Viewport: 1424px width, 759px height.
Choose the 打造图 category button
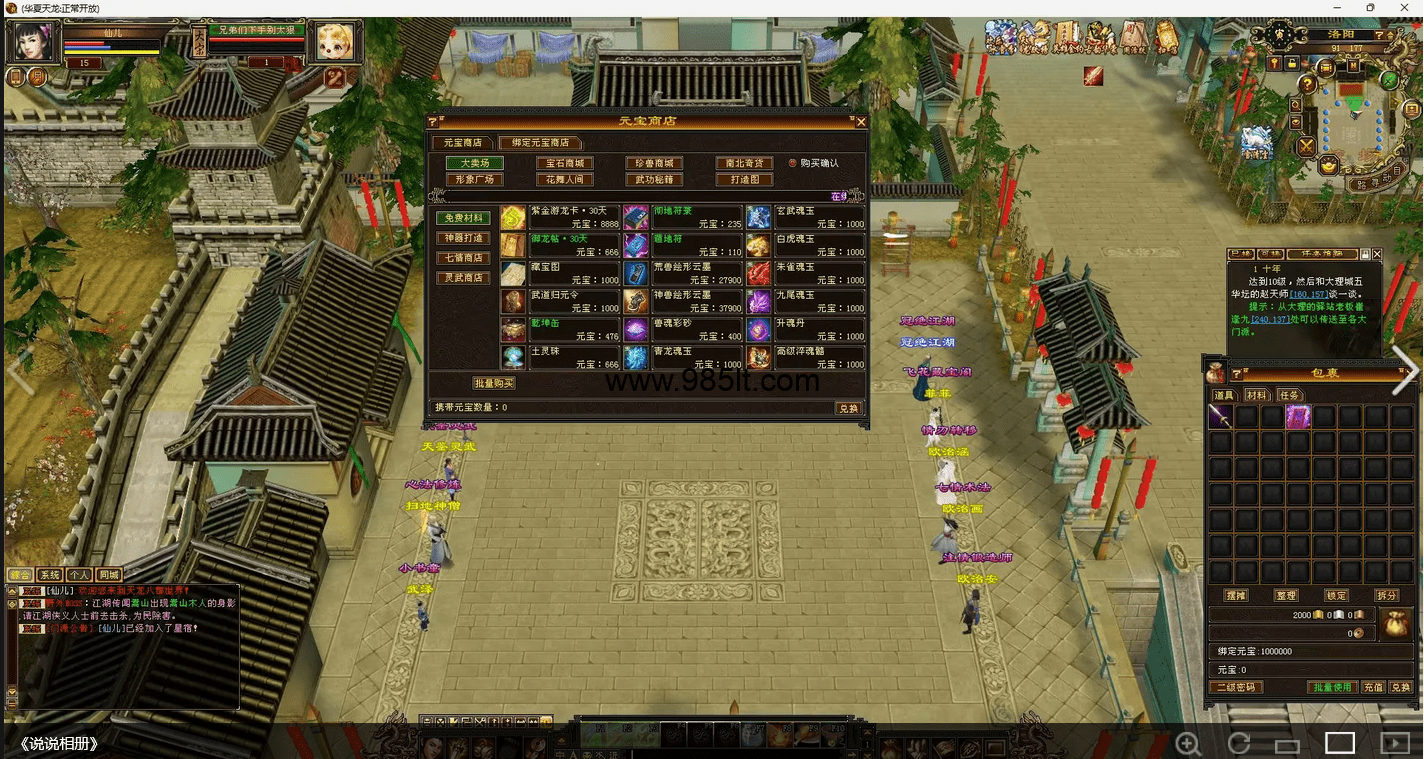744,180
